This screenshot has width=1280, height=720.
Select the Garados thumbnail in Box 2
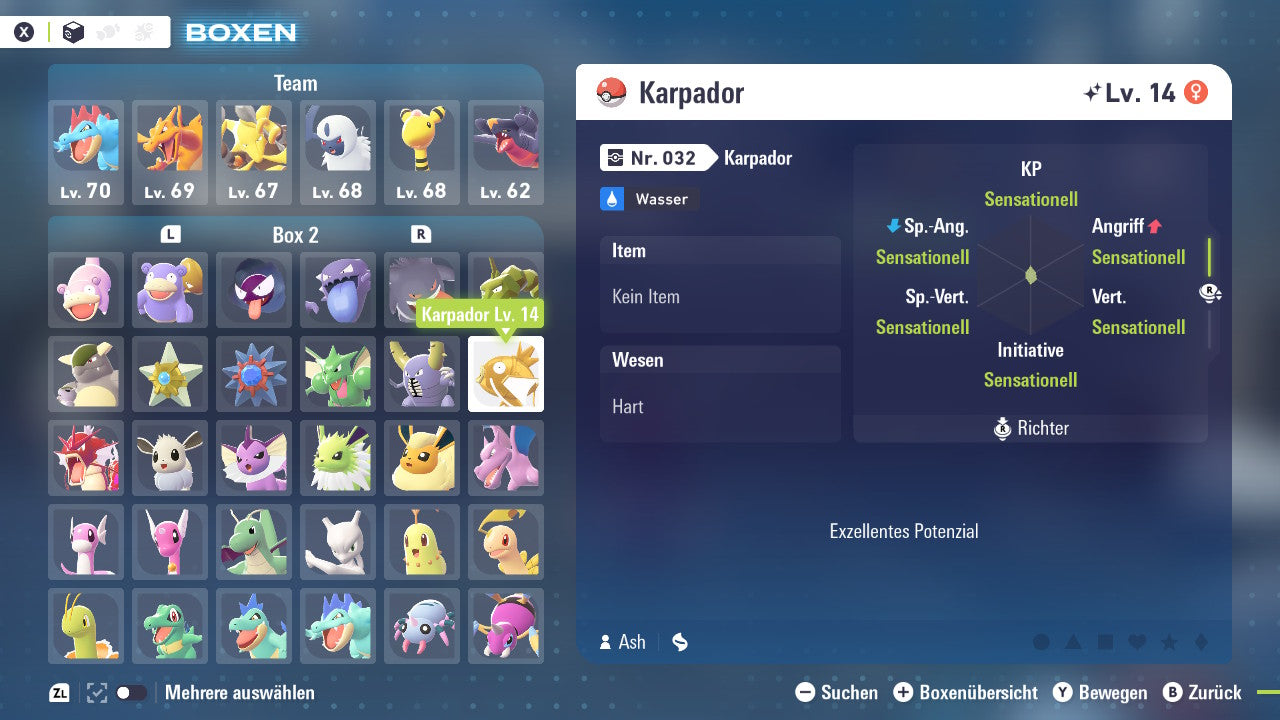click(86, 458)
